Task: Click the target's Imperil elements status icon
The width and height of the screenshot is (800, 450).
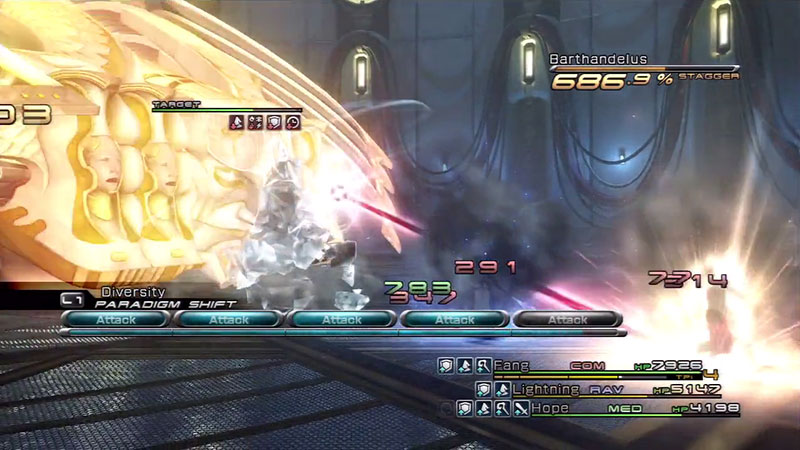Action: click(255, 122)
